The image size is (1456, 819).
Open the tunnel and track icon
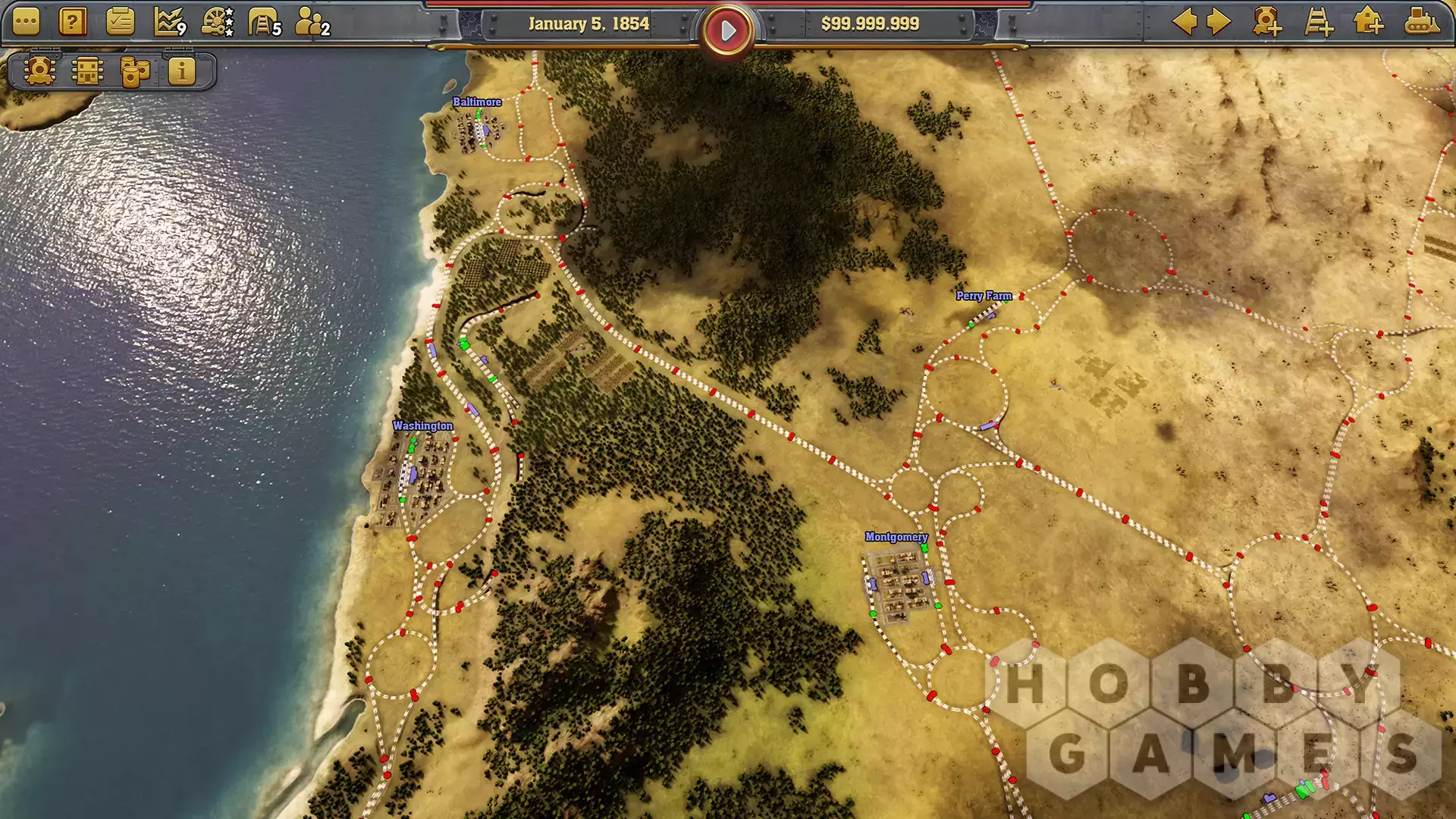tap(264, 23)
